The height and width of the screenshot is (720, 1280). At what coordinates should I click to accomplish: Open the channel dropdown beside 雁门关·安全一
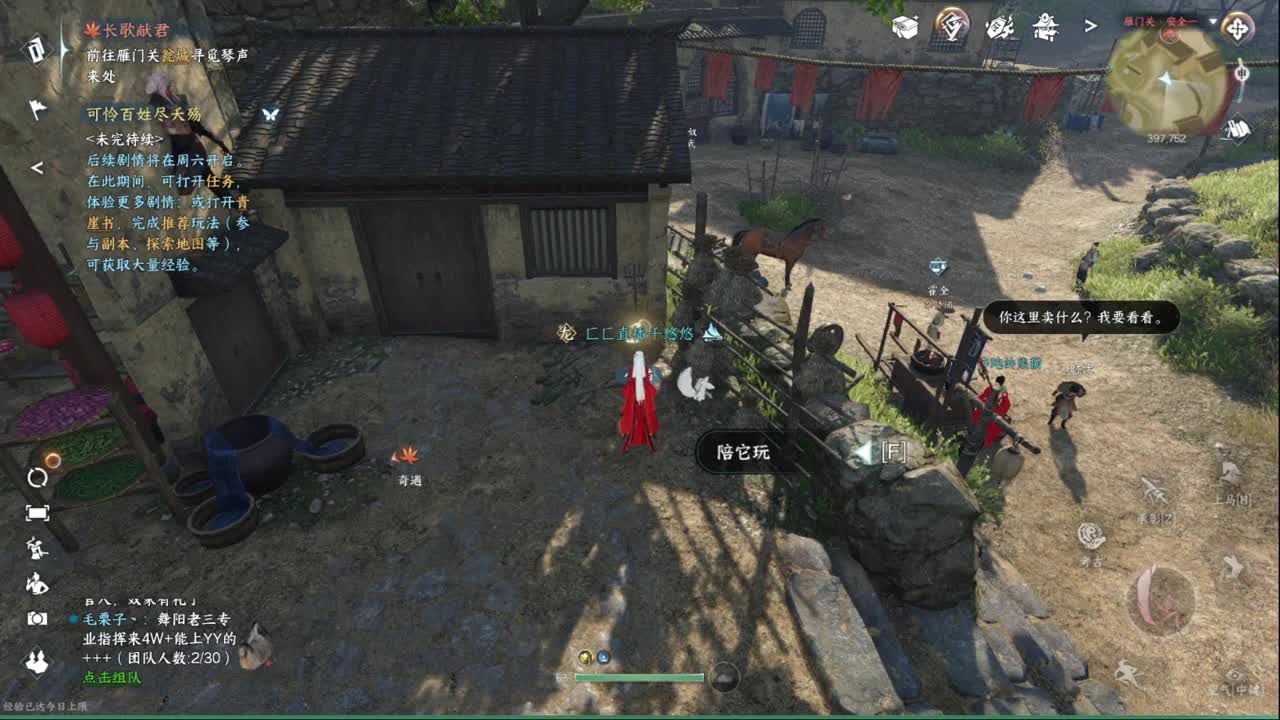point(1212,22)
